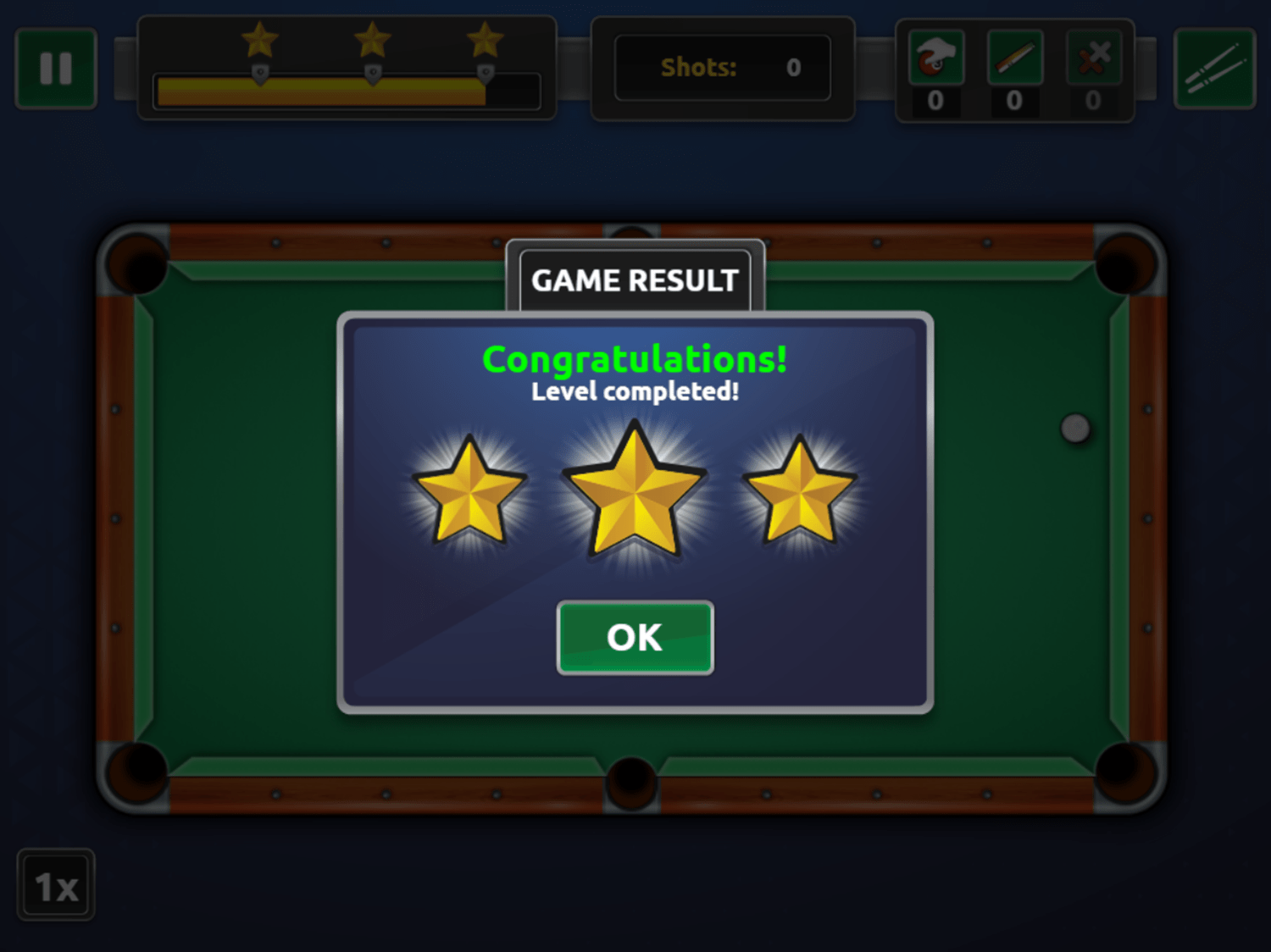1271x952 pixels.
Task: Toggle the 1x game speed control
Action: (x=55, y=884)
